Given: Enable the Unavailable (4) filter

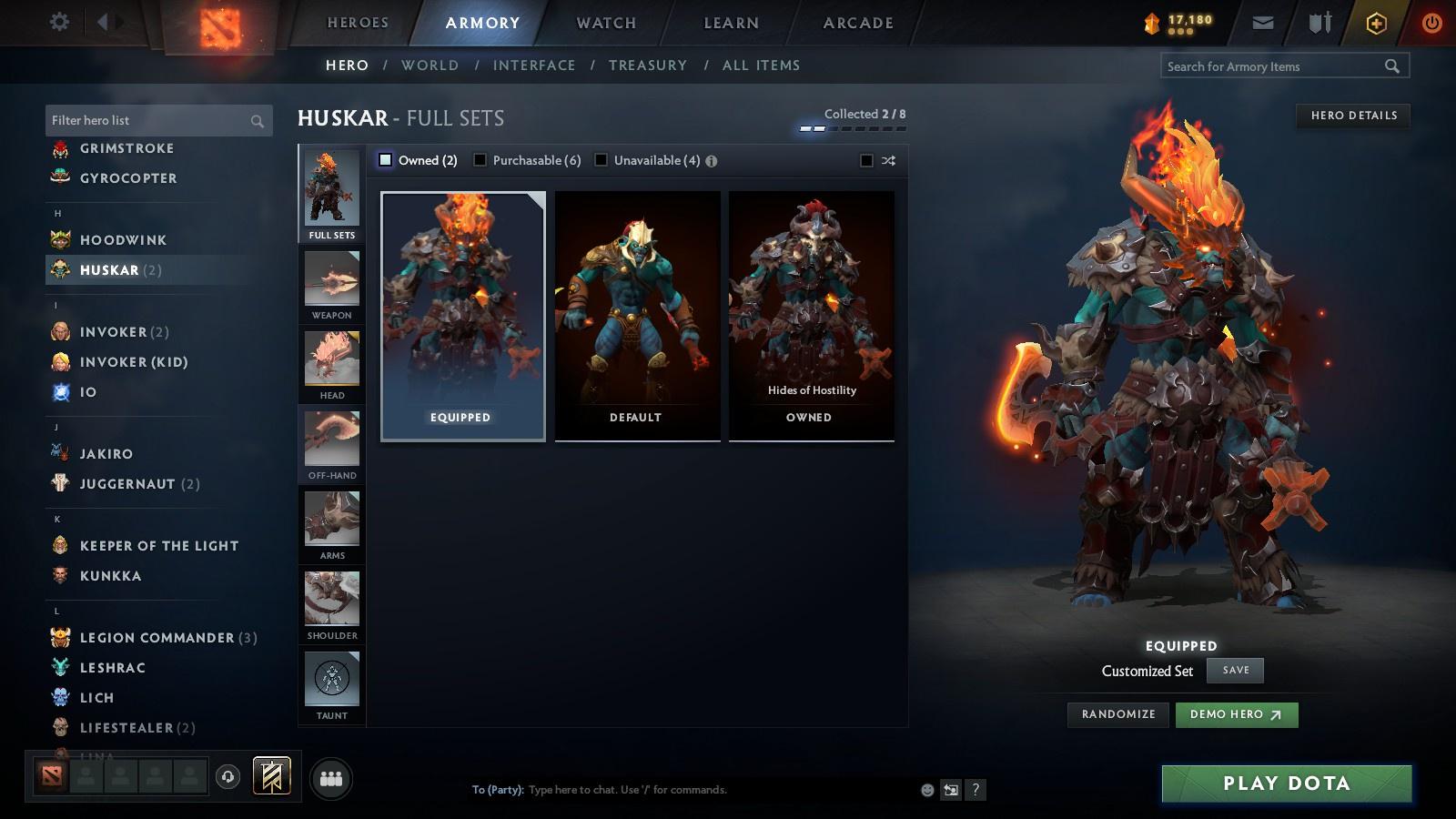Looking at the screenshot, I should click(602, 159).
